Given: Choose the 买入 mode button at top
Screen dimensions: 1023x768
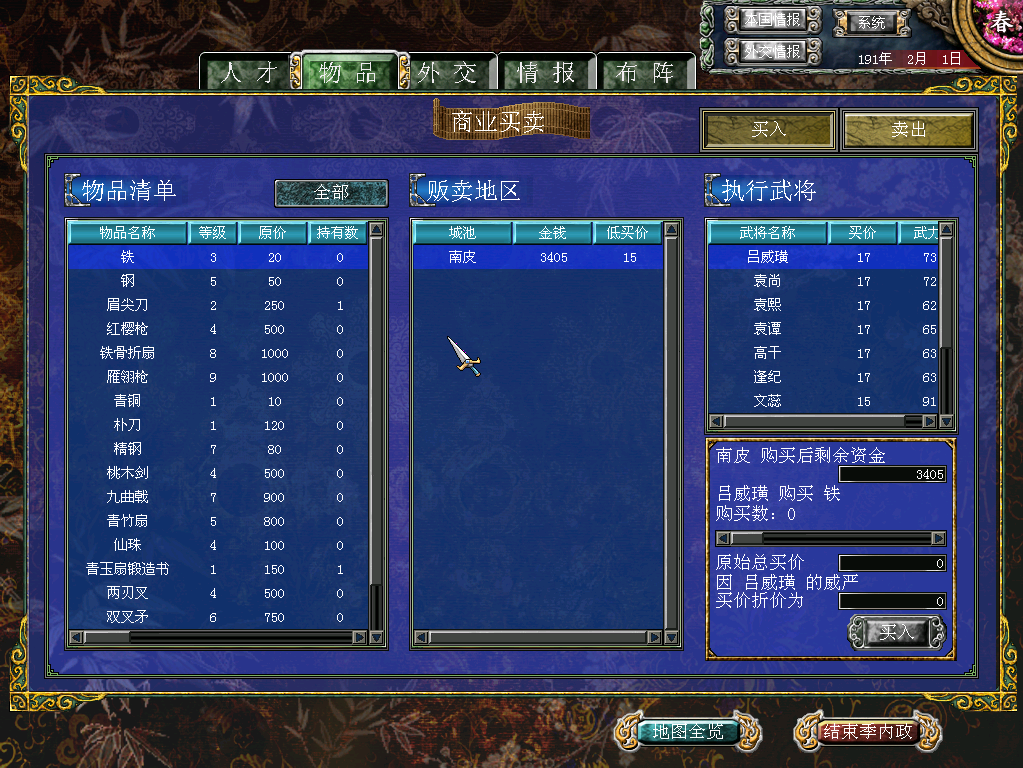Looking at the screenshot, I should pos(768,130).
